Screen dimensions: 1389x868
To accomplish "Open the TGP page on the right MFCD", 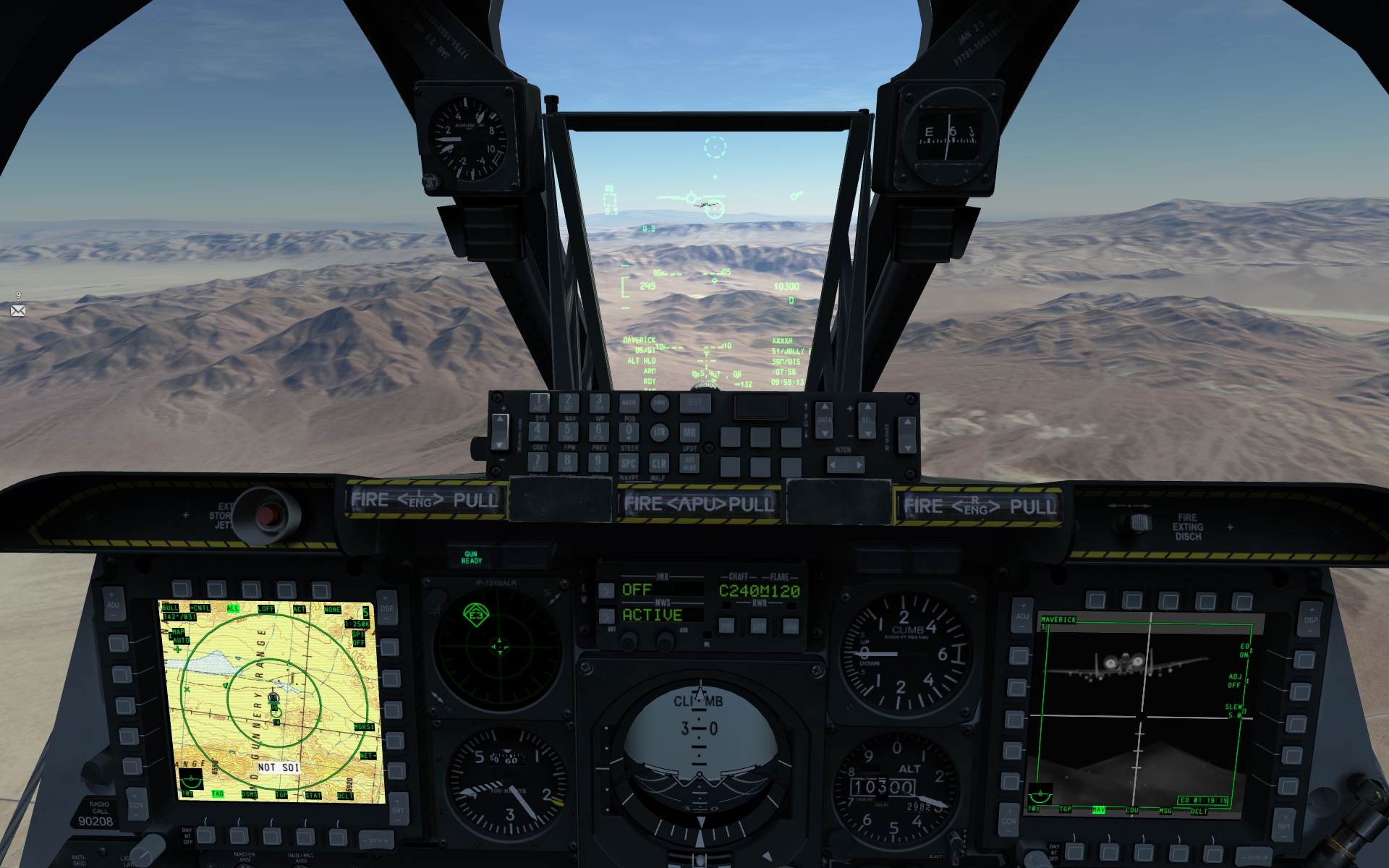I will pos(1066,809).
